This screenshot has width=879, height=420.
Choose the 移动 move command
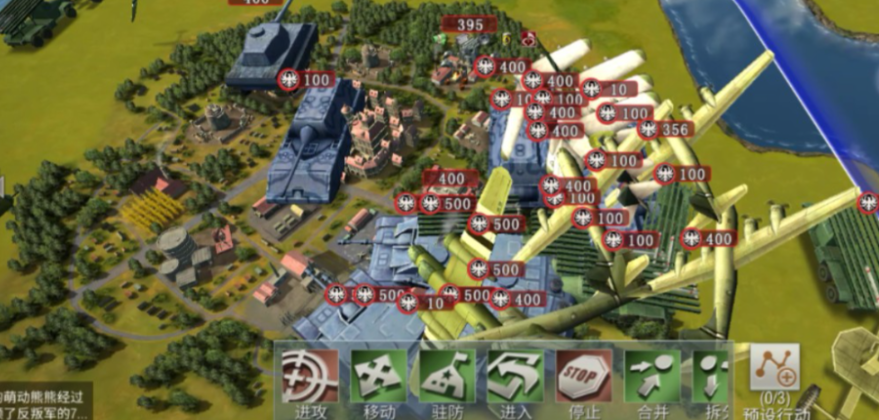pos(379,377)
